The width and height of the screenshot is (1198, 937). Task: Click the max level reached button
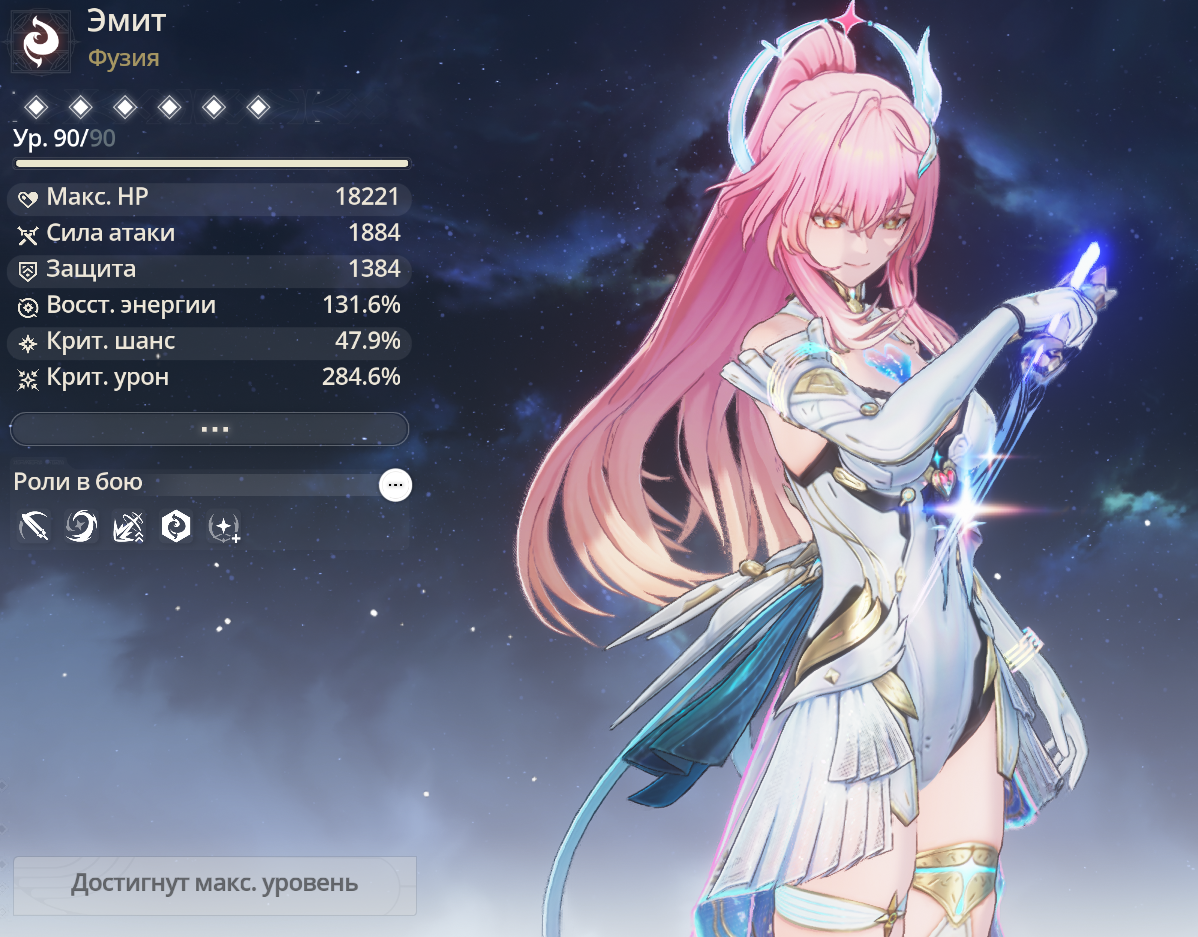[214, 885]
